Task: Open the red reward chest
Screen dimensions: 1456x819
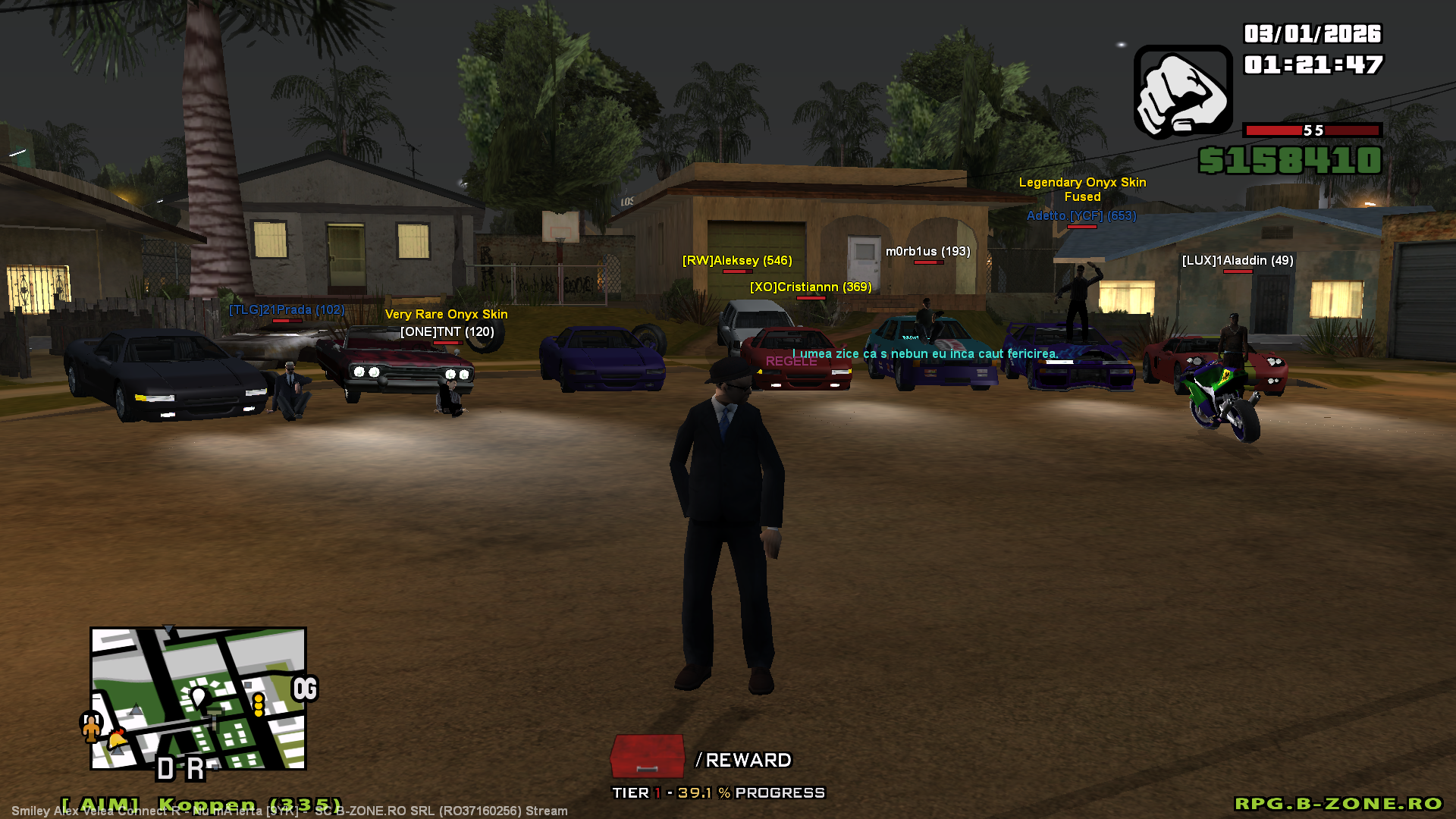Action: click(647, 756)
